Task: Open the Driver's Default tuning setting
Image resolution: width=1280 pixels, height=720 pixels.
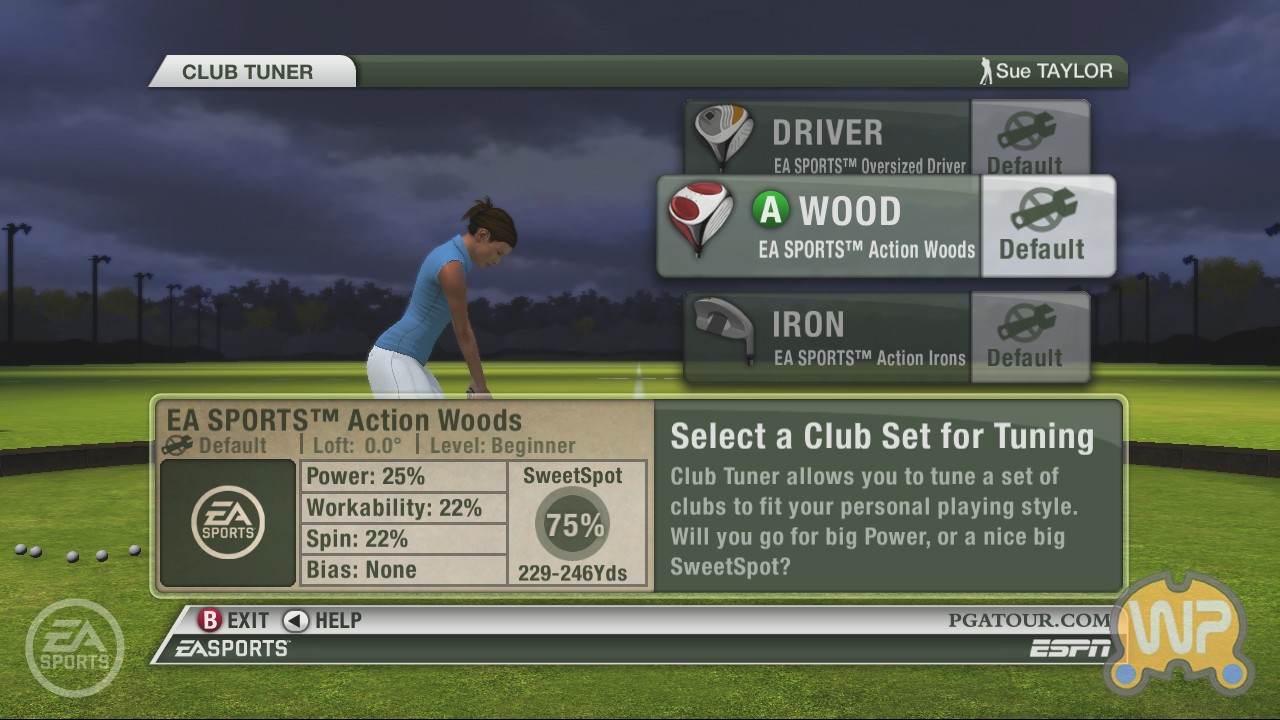Action: point(1027,140)
